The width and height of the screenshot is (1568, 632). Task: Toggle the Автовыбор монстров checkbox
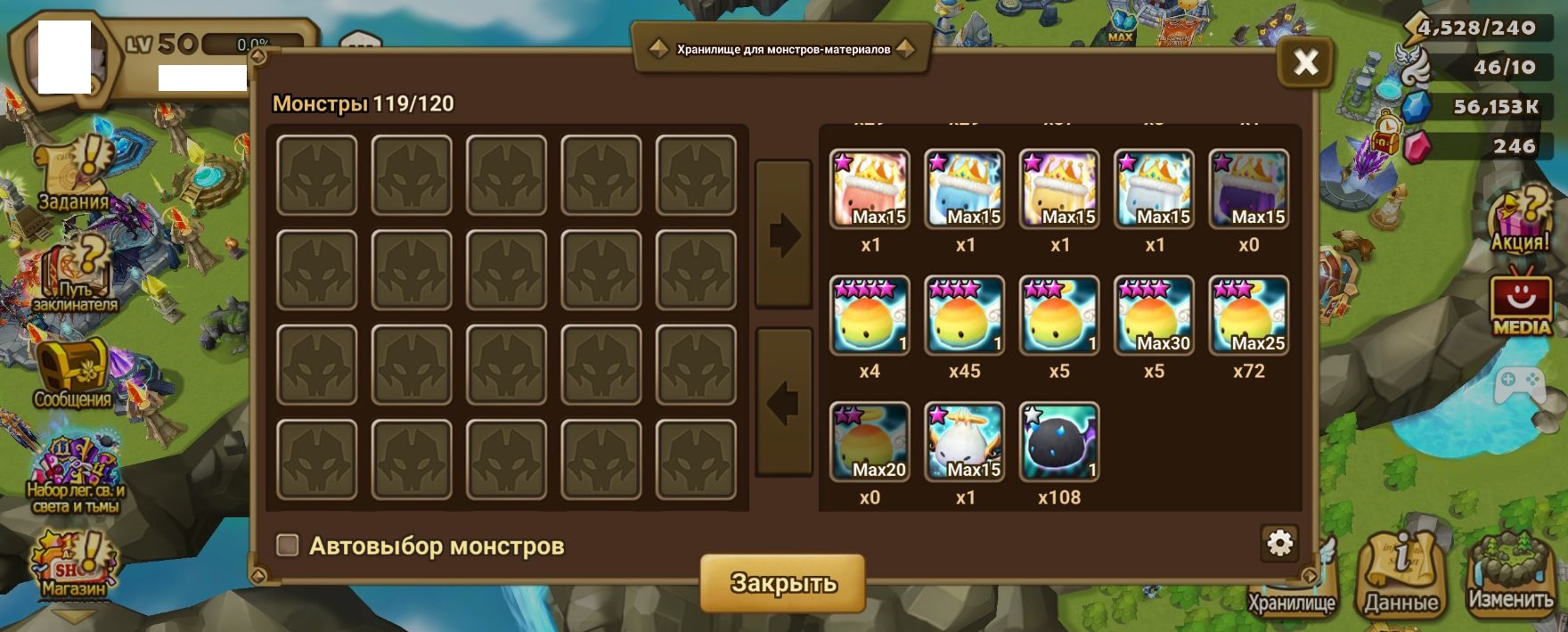click(x=288, y=546)
